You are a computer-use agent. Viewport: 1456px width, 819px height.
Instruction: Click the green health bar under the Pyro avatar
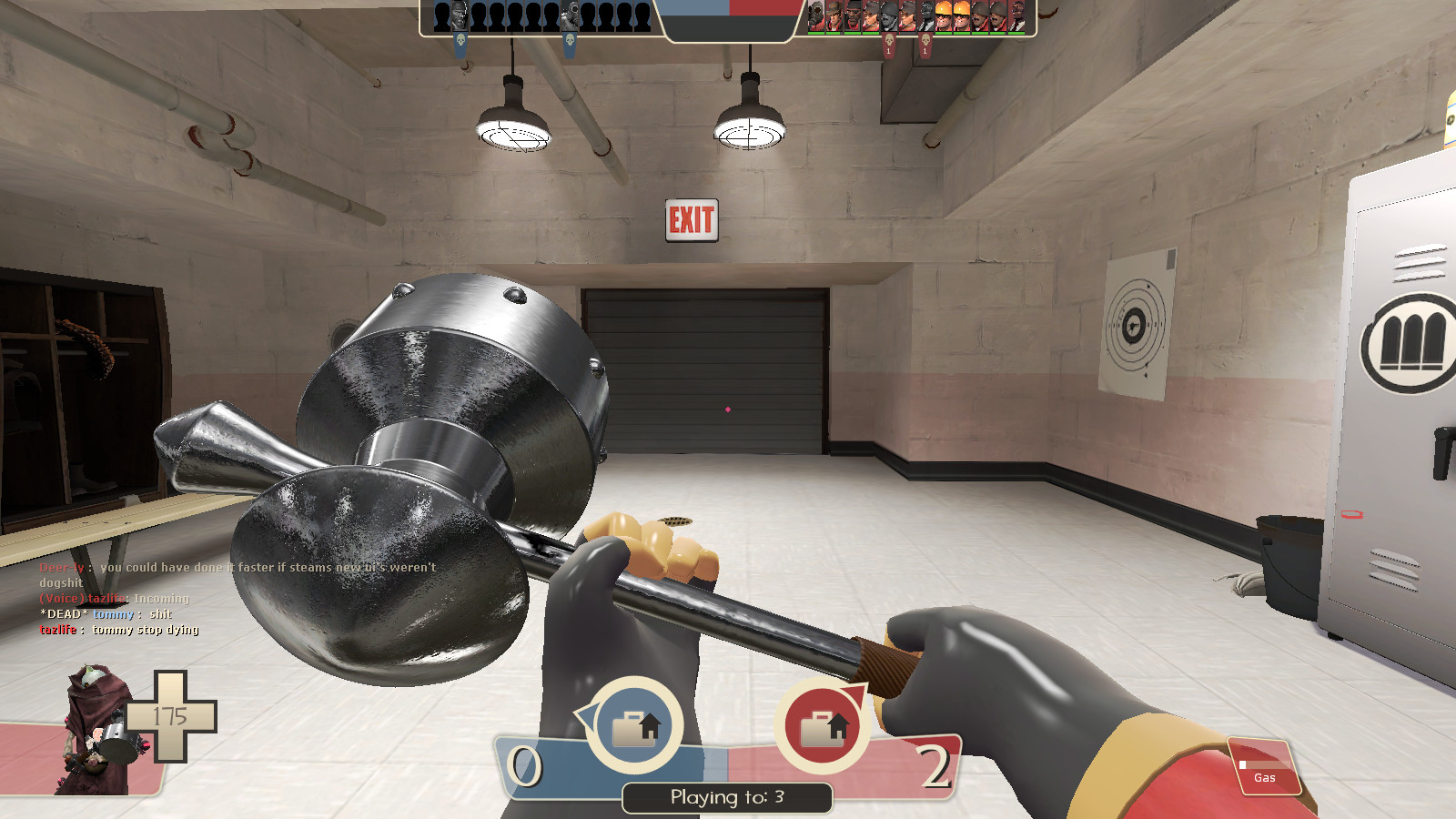click(814, 34)
